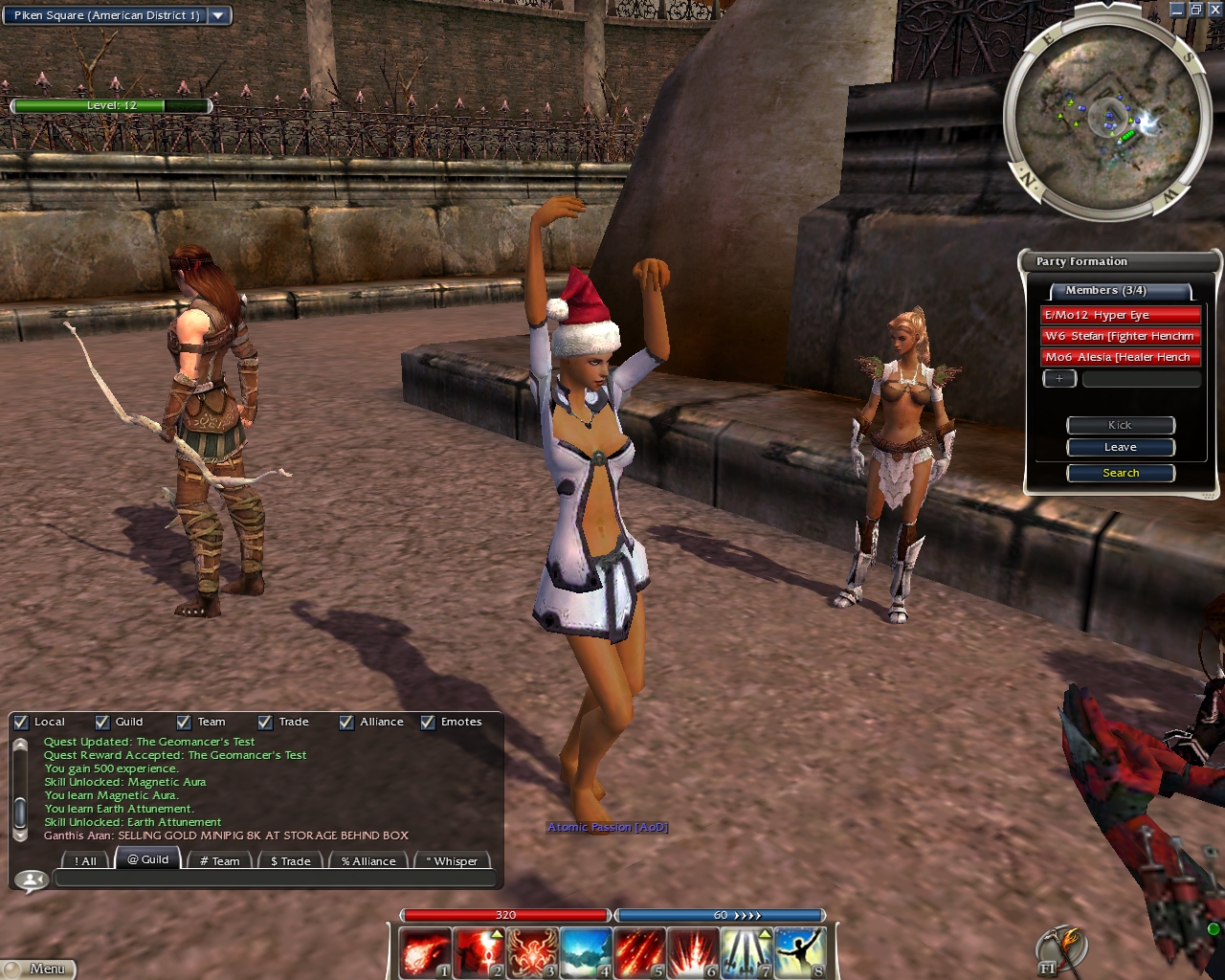Screen dimensions: 1225x980
Task: Search for a party
Action: tap(1121, 473)
